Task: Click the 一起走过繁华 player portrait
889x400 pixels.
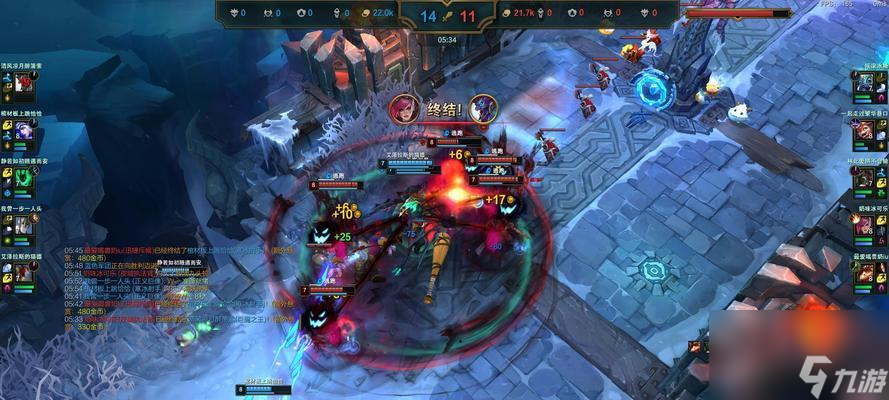Action: (863, 130)
